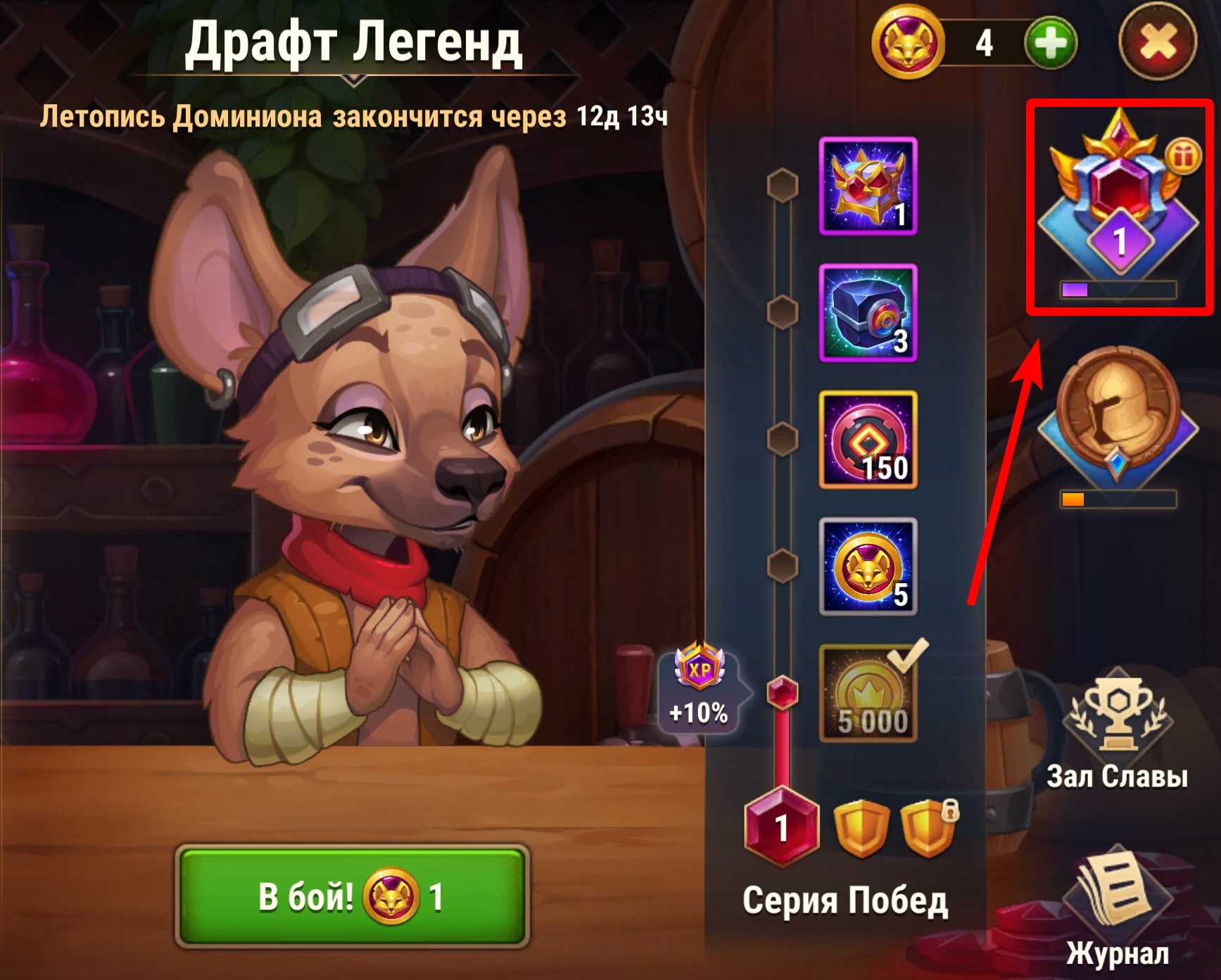Inspect the claimed 5 000 gold reward
The image size is (1221, 980).
click(868, 694)
